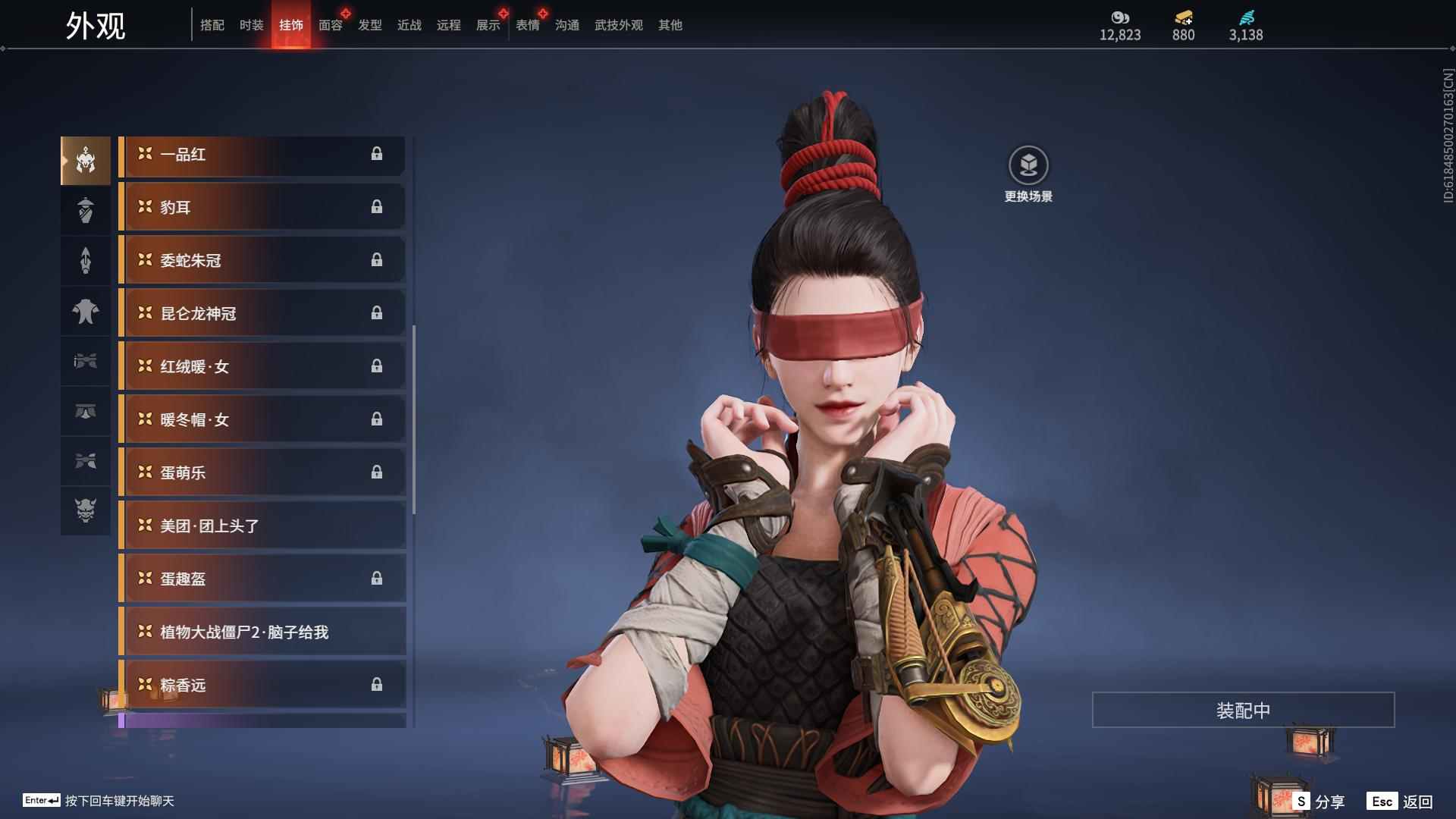Pick the 昆仑龙神冠 list item

pos(262,314)
